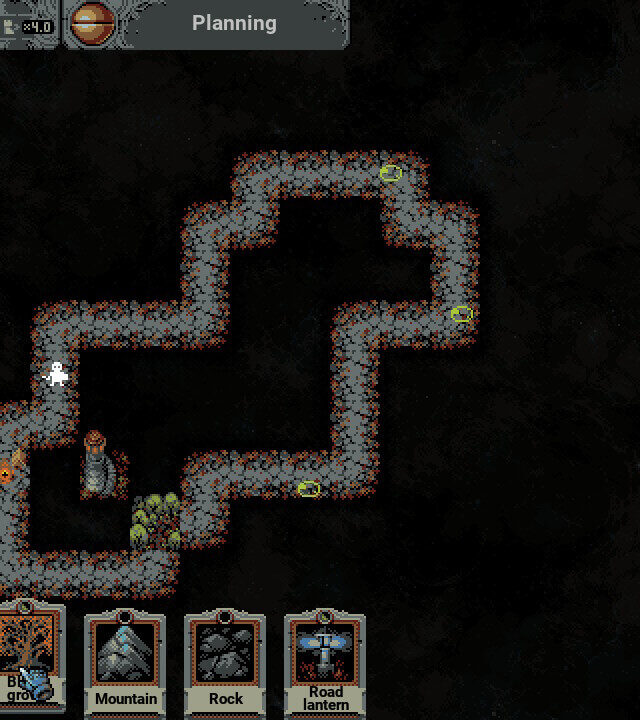Click the orange planet orb icon
Screen dimensions: 640x720
pyautogui.click(x=93, y=23)
